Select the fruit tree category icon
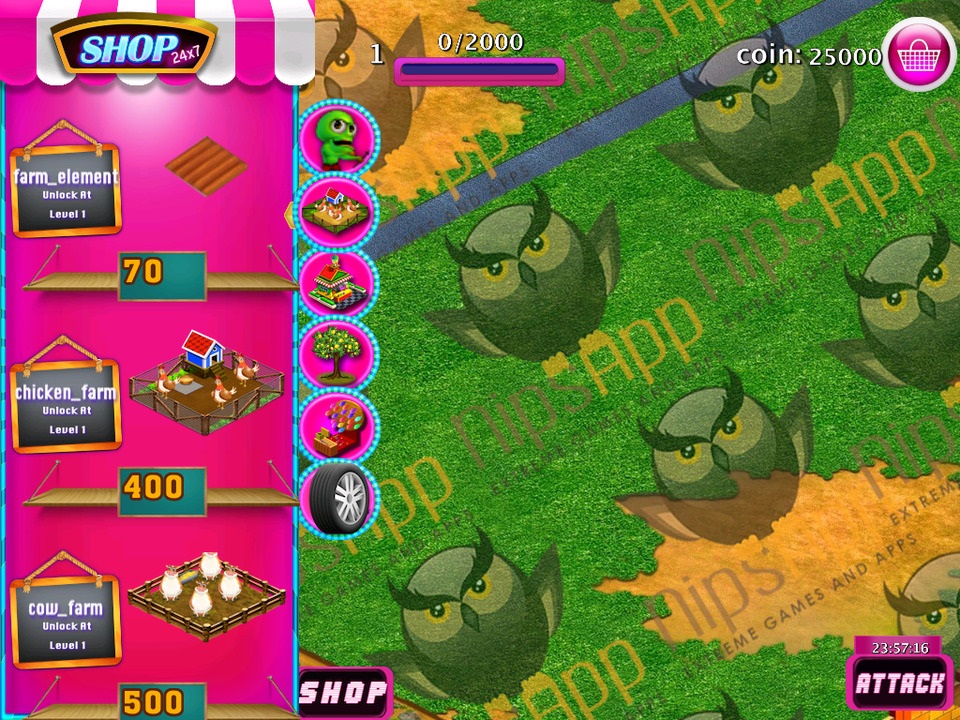Image resolution: width=960 pixels, height=720 pixels. coord(338,354)
